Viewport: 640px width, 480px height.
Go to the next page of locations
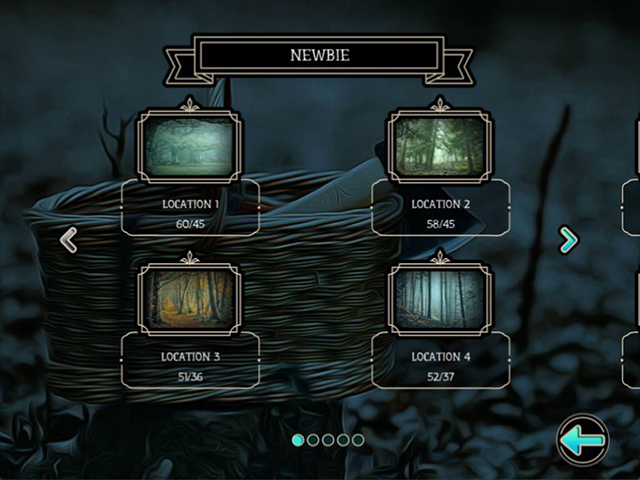point(568,240)
